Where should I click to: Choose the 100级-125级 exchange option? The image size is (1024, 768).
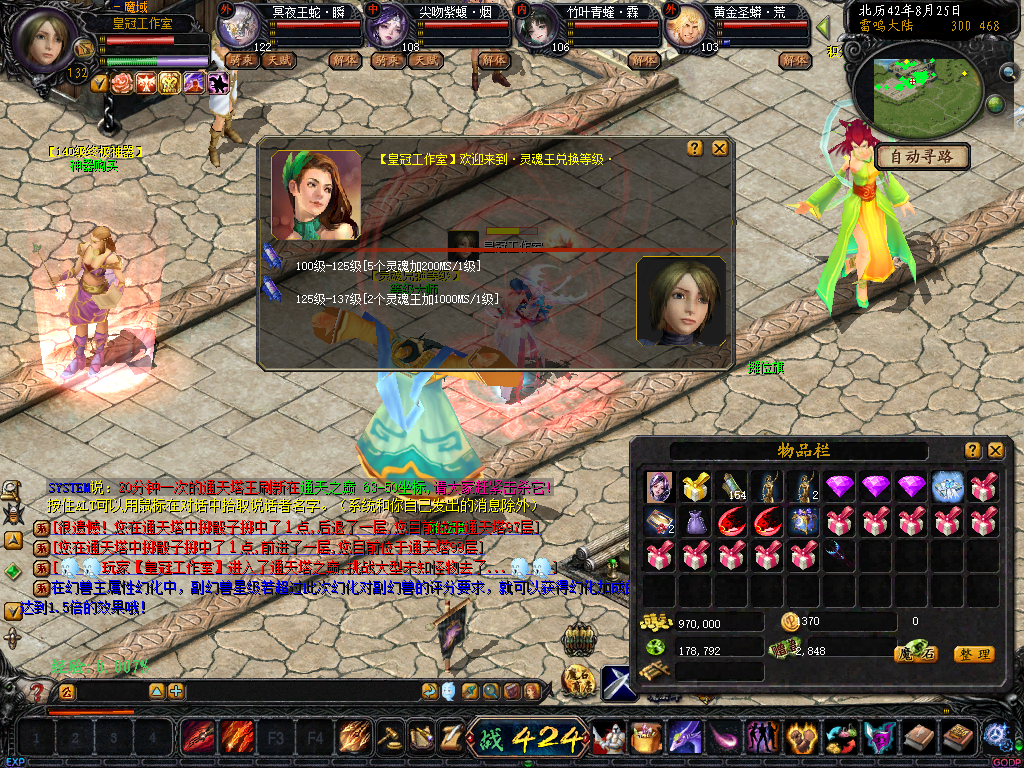pyautogui.click(x=388, y=266)
